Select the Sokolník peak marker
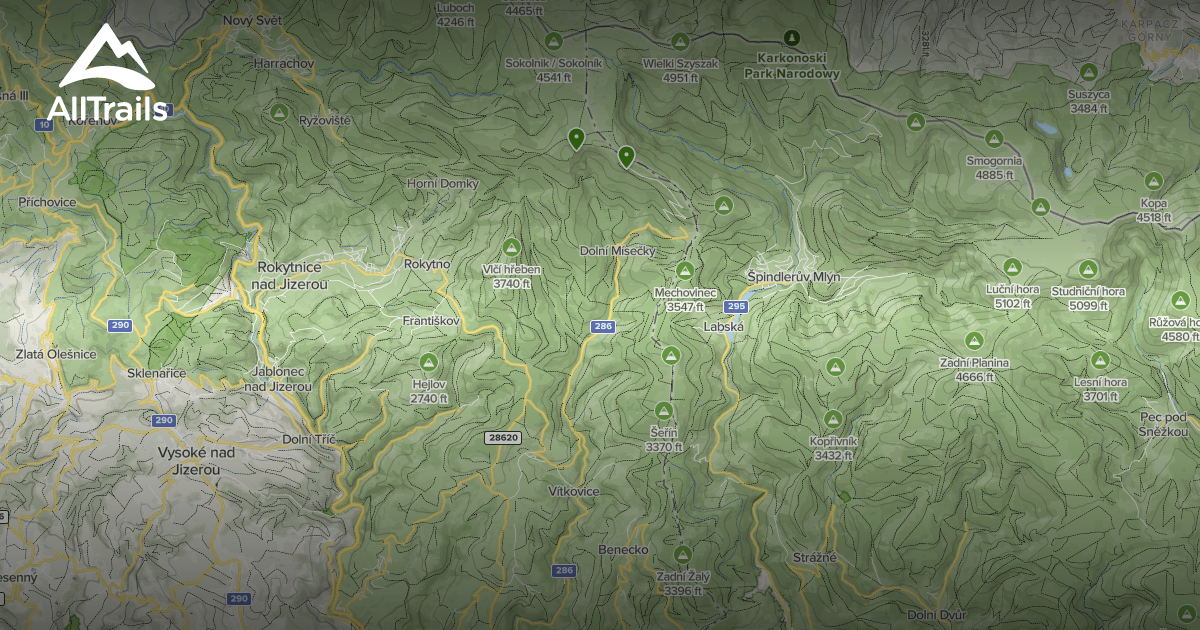Viewport: 1200px width, 630px height. [x=555, y=41]
